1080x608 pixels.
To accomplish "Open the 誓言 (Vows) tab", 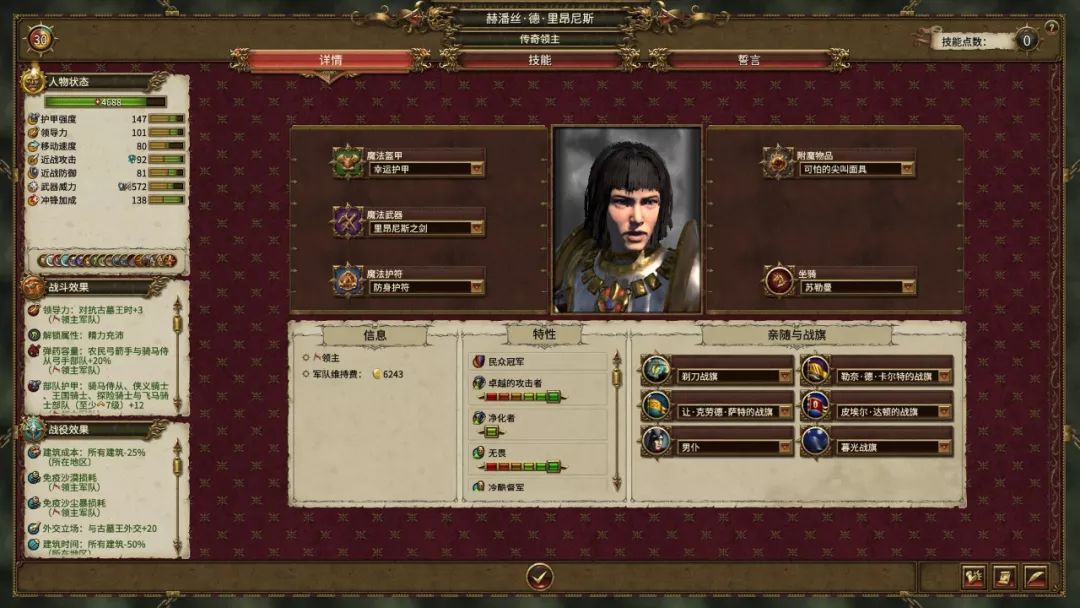I will (x=749, y=60).
